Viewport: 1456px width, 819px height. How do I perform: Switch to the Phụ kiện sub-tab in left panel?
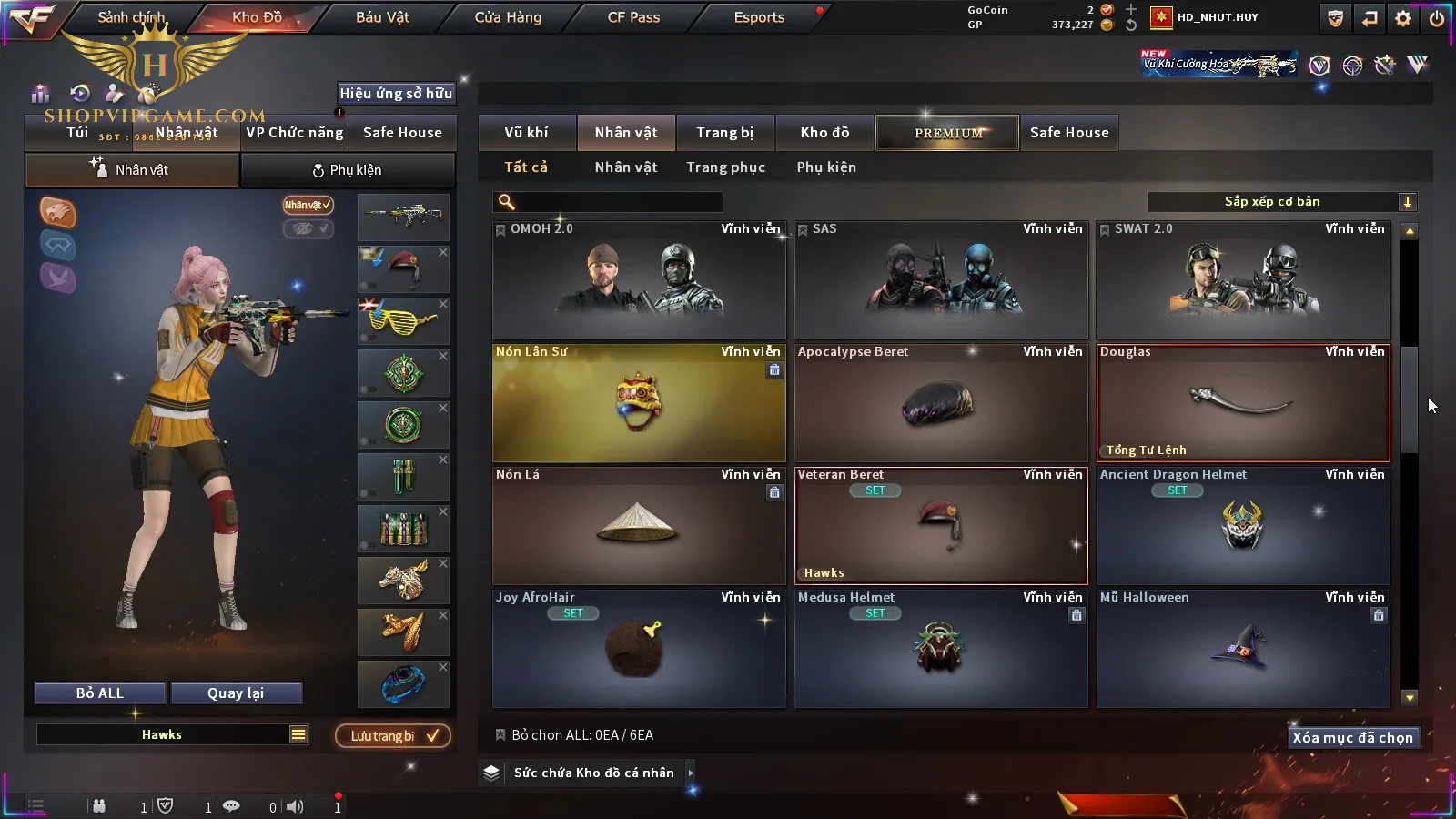coord(347,170)
